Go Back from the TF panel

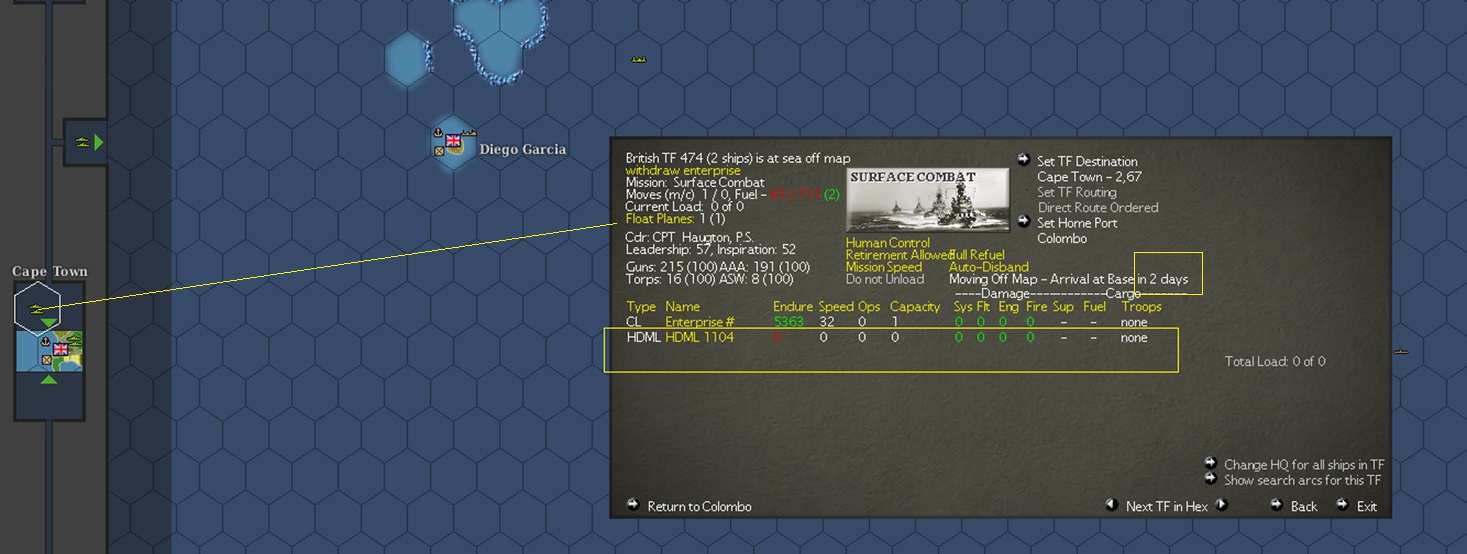point(1303,506)
